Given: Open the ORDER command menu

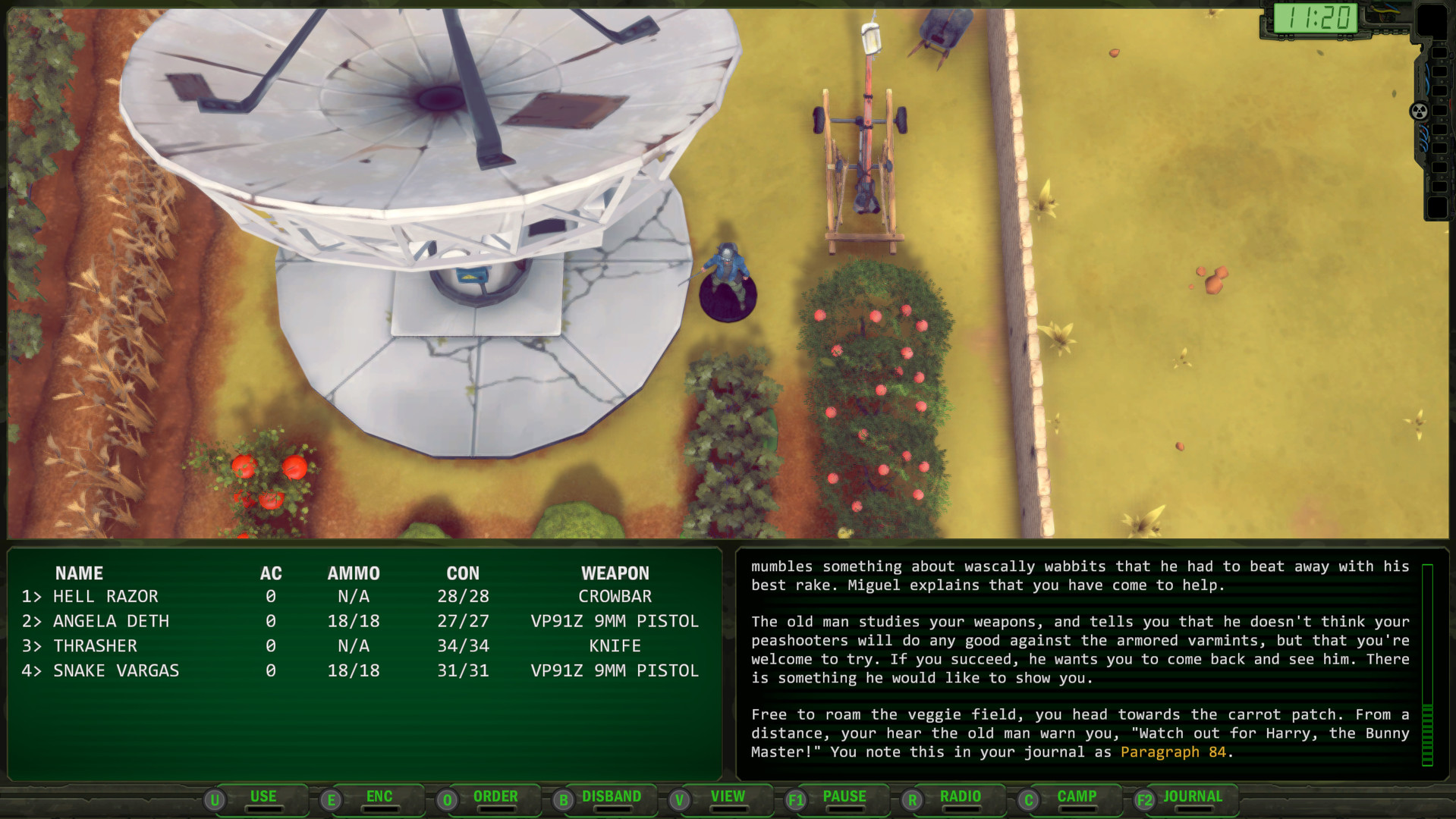Looking at the screenshot, I should click(x=496, y=796).
